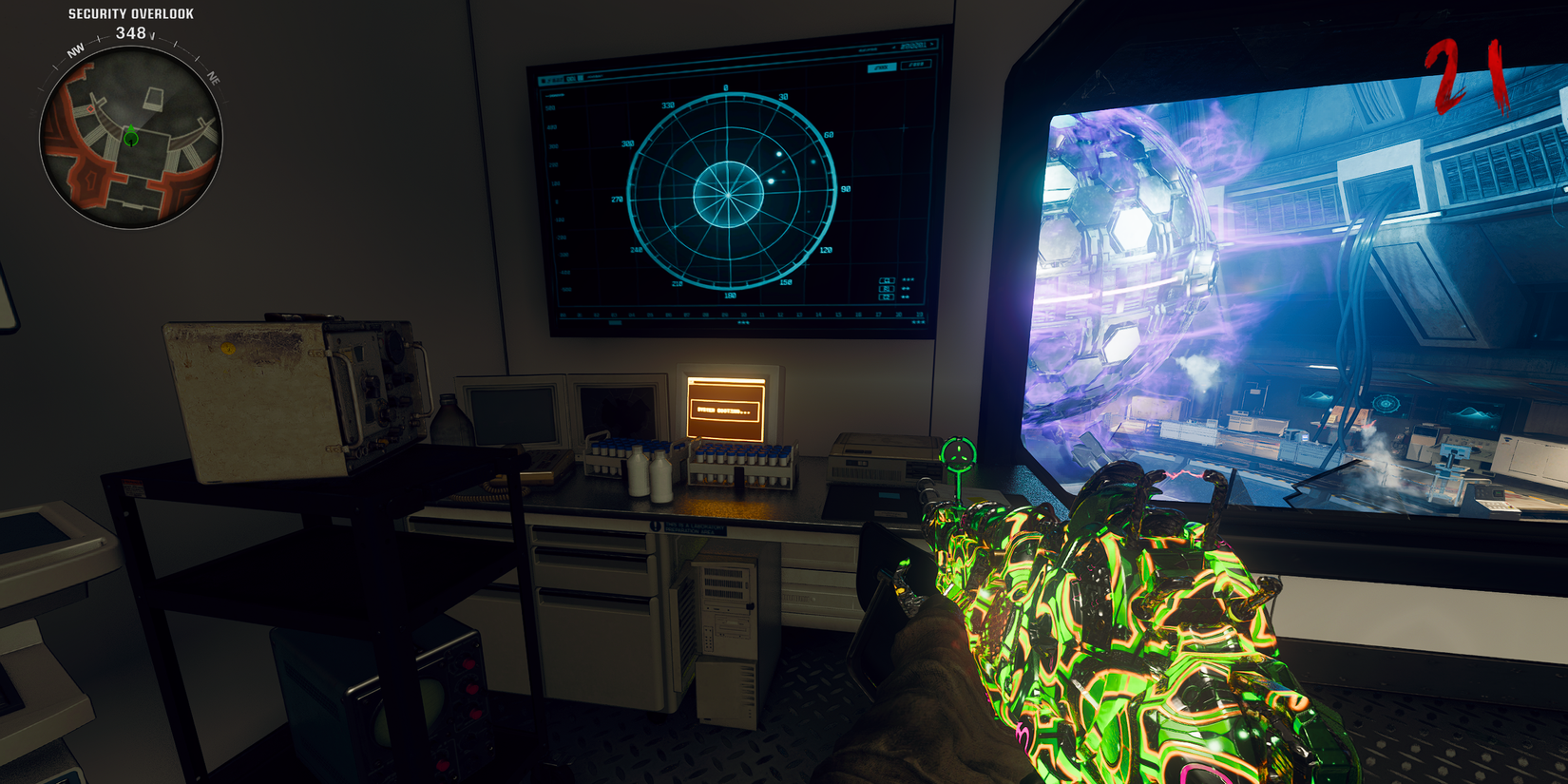
Task: Click the compass heading reading 348
Action: pos(130,31)
